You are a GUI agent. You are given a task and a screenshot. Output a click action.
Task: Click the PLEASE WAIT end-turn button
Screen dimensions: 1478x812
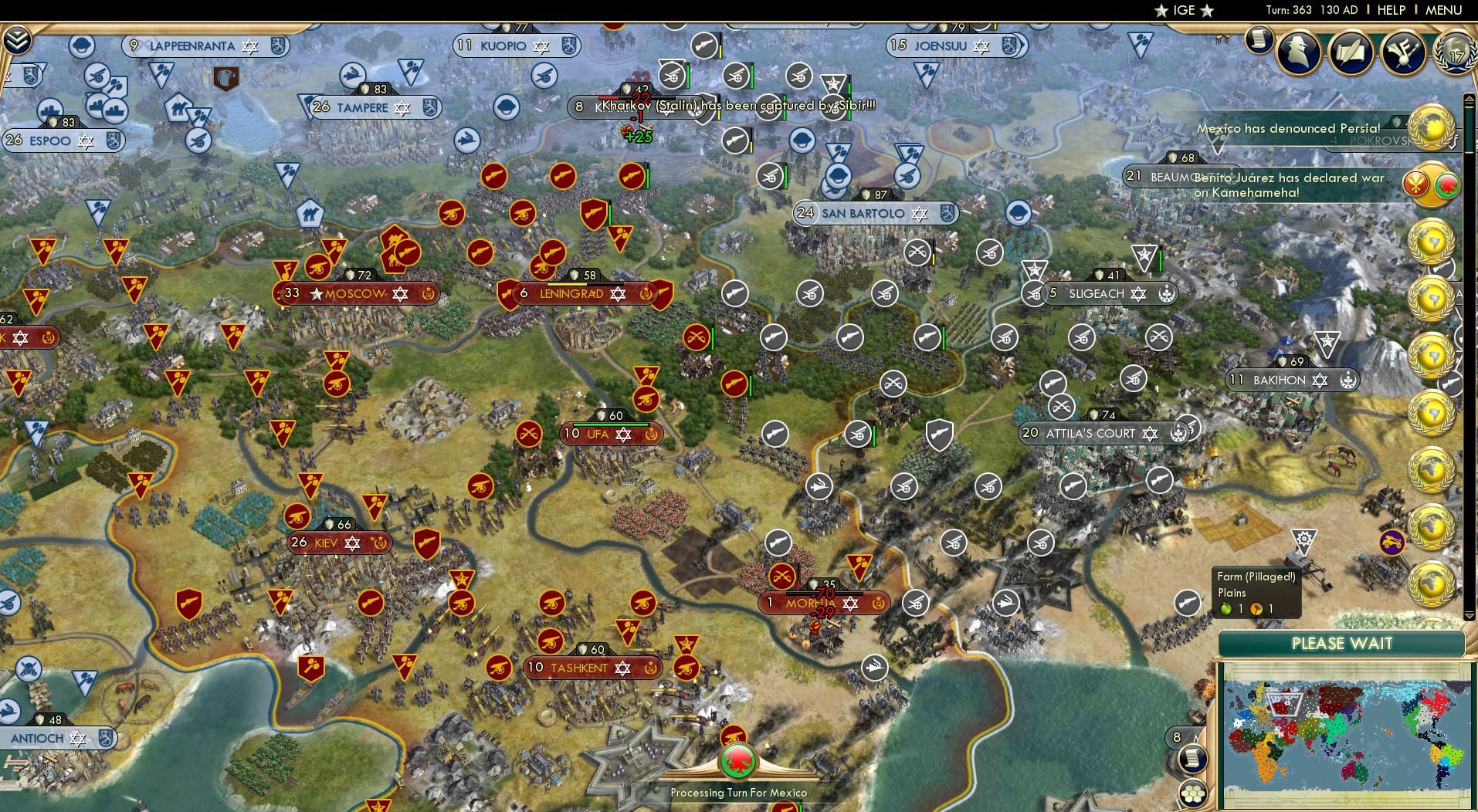(x=1342, y=643)
